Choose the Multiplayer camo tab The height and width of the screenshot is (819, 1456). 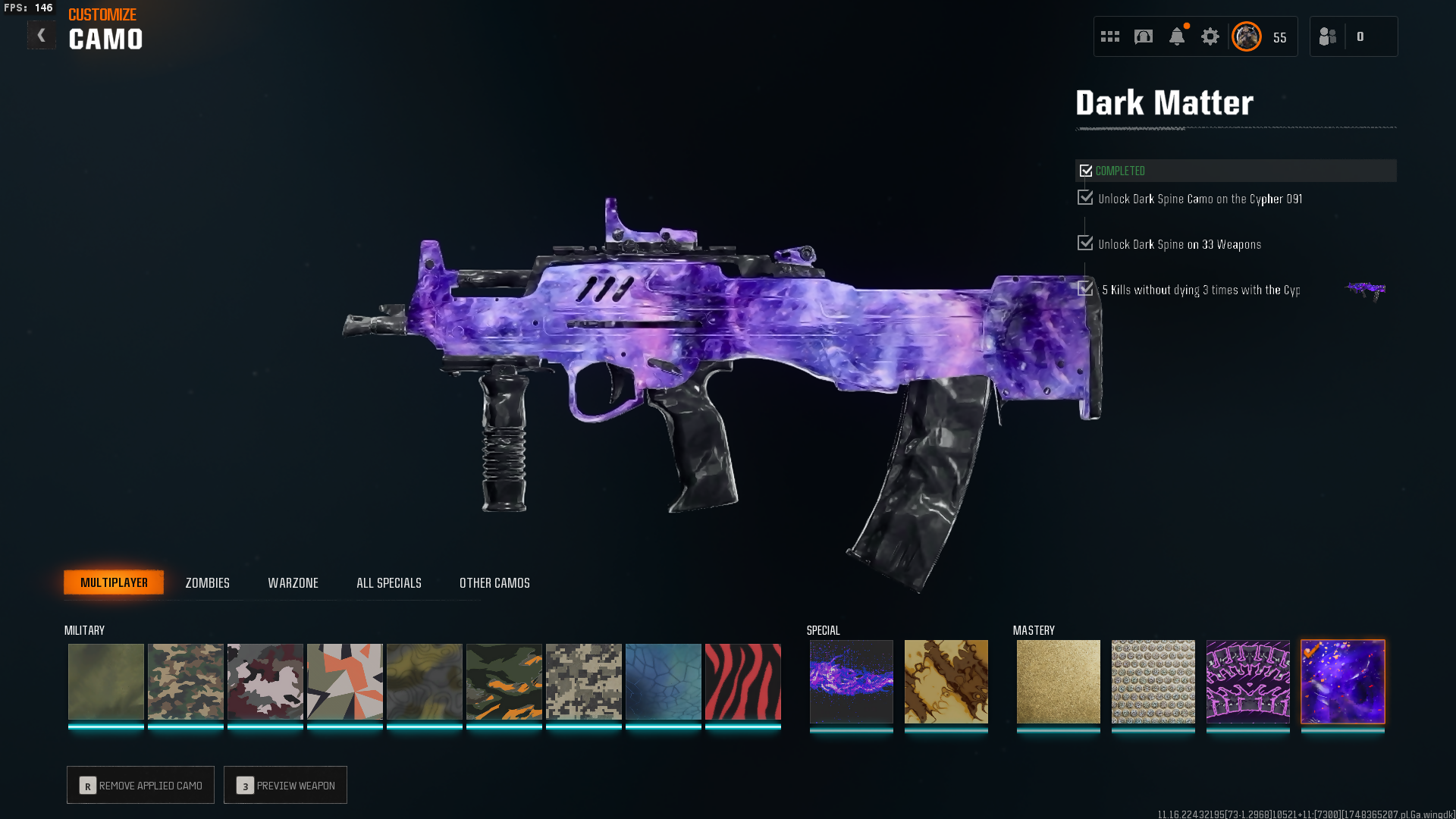click(114, 582)
